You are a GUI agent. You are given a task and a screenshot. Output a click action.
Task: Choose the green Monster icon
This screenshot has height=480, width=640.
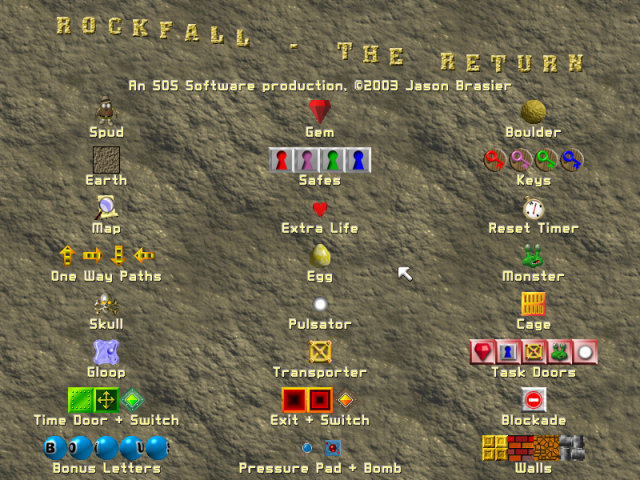coord(533,256)
